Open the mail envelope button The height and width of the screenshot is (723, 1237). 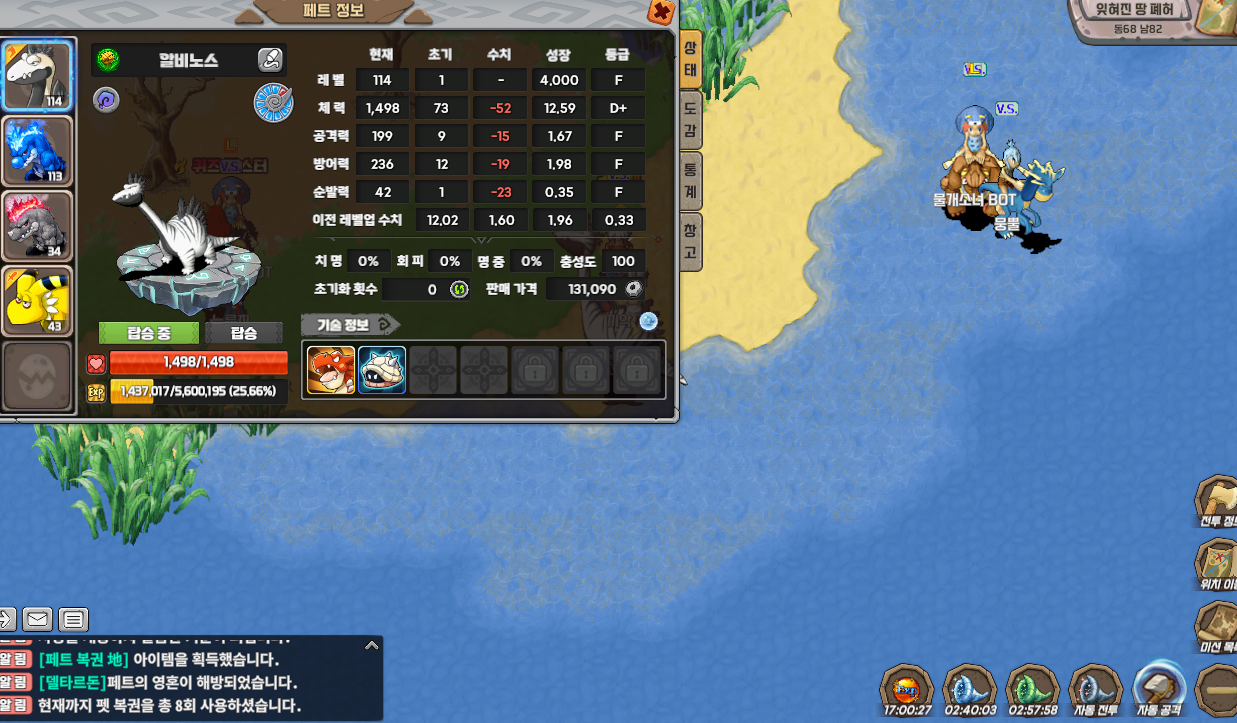point(38,619)
